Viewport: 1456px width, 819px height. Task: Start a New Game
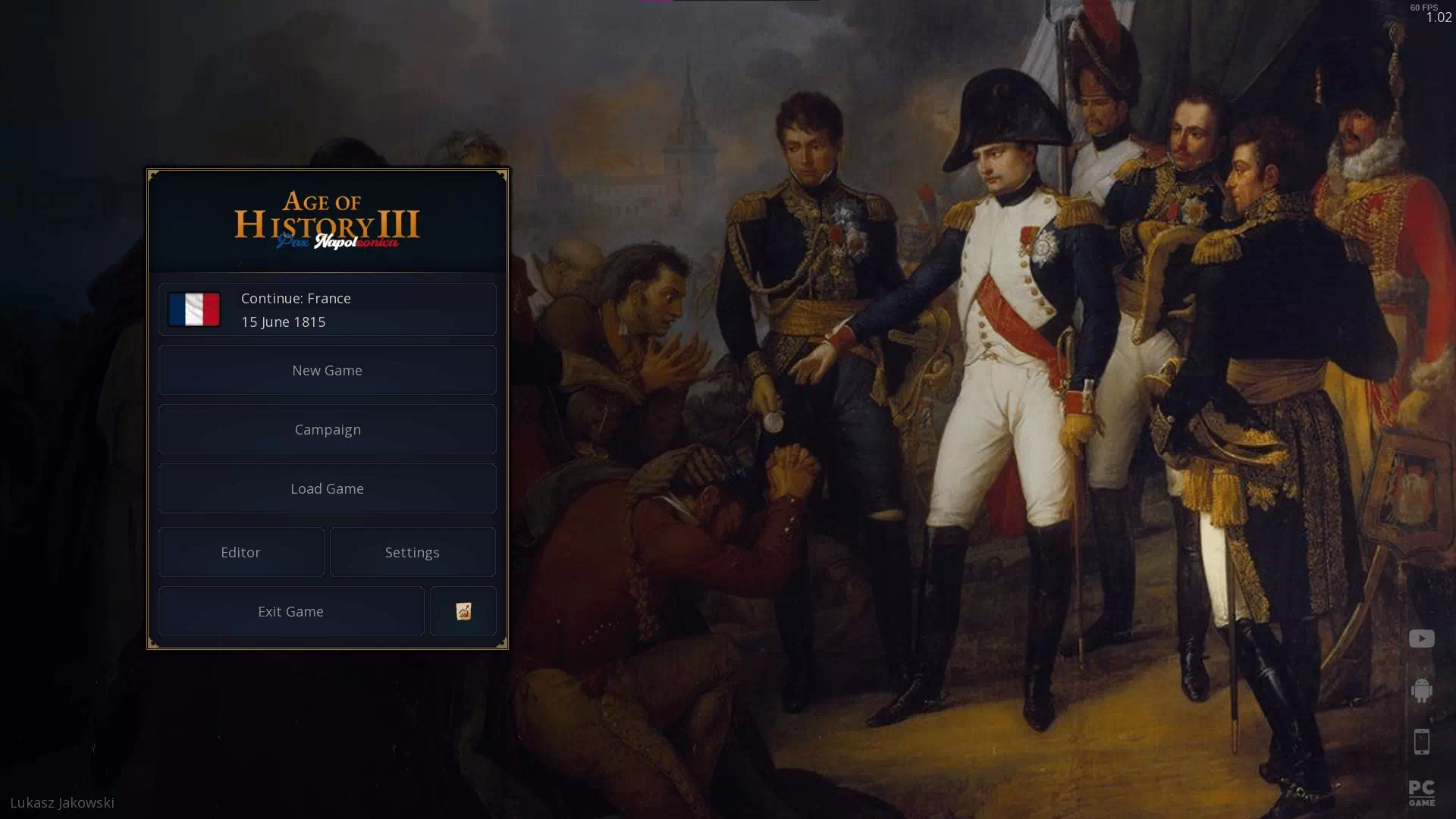tap(327, 370)
